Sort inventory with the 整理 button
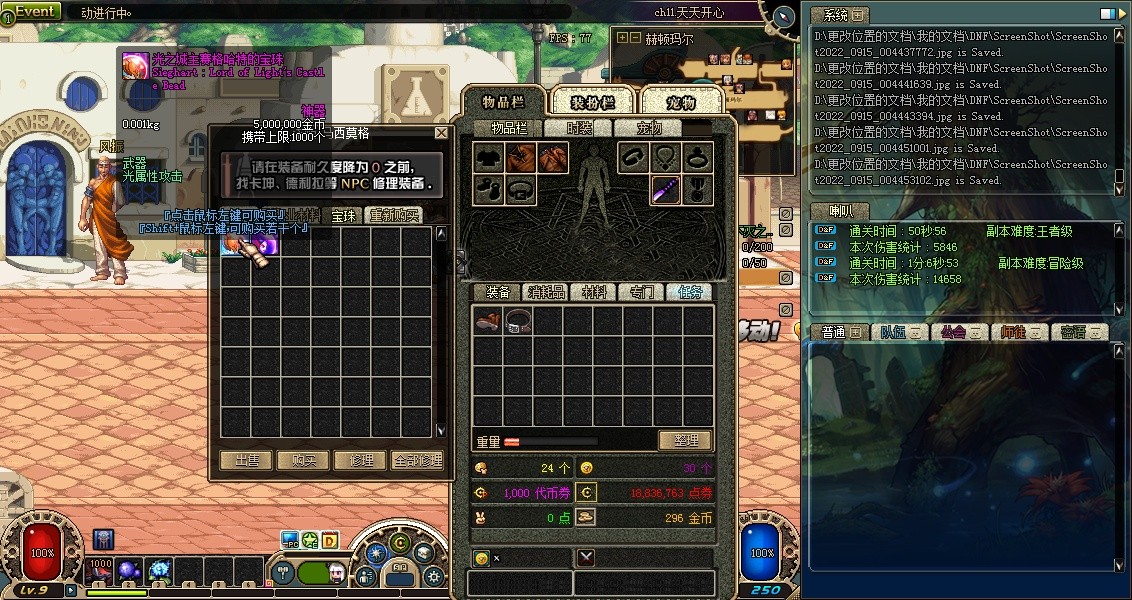1132x600 pixels. pyautogui.click(x=685, y=440)
